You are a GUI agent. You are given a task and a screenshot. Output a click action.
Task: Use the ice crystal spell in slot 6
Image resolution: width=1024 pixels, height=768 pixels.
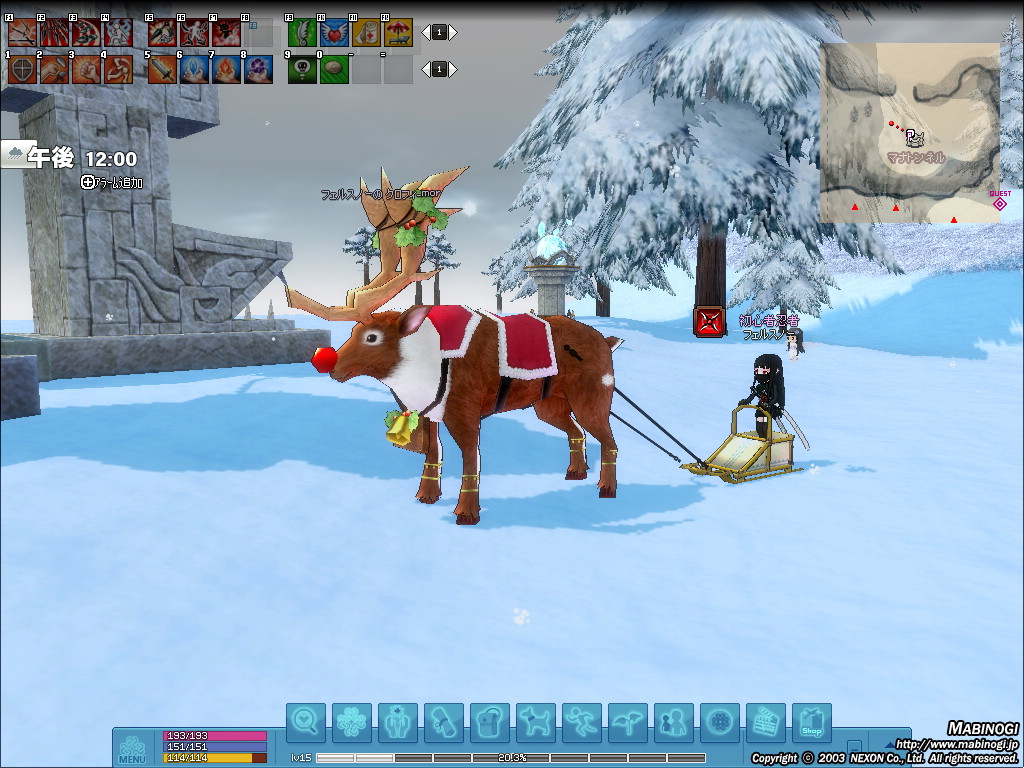(194, 70)
